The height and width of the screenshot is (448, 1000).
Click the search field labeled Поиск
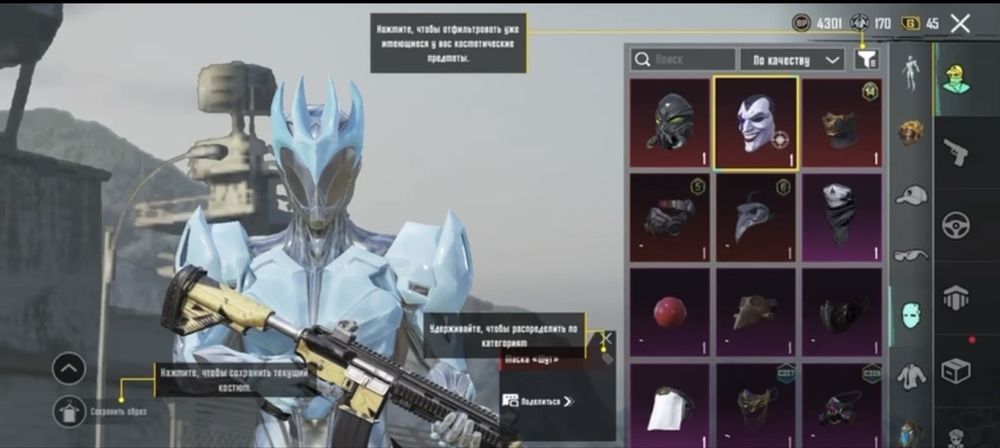[x=684, y=60]
